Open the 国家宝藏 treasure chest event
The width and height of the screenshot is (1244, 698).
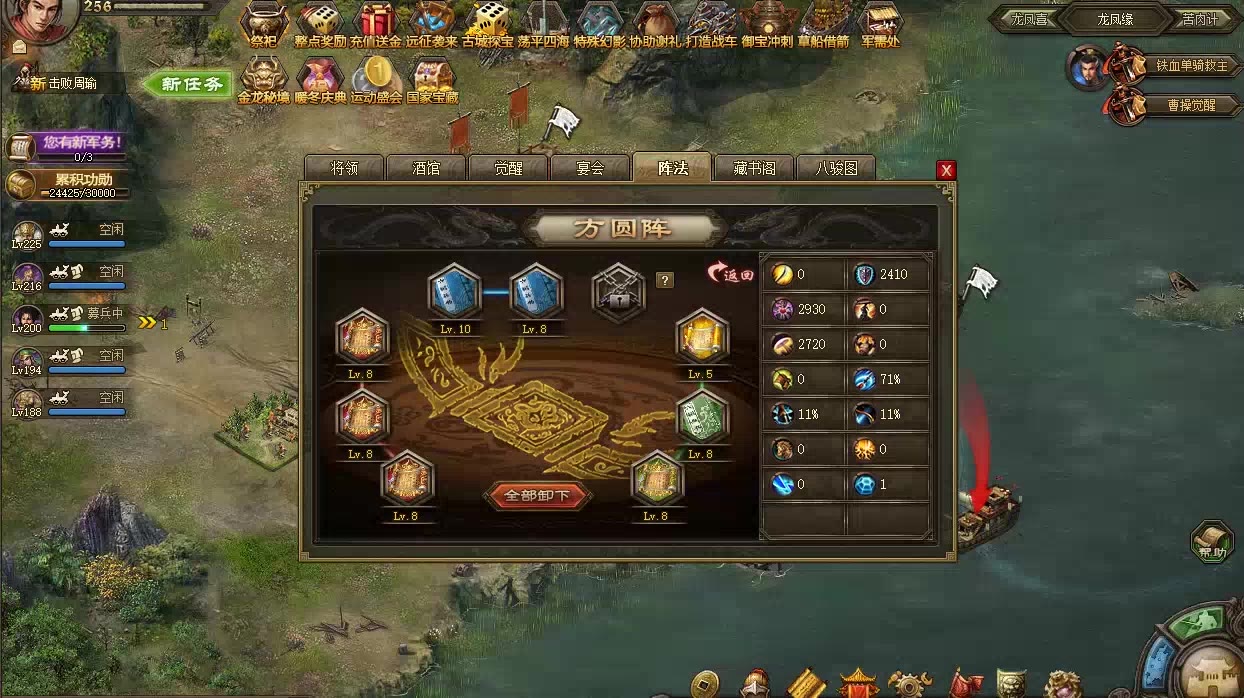click(432, 80)
